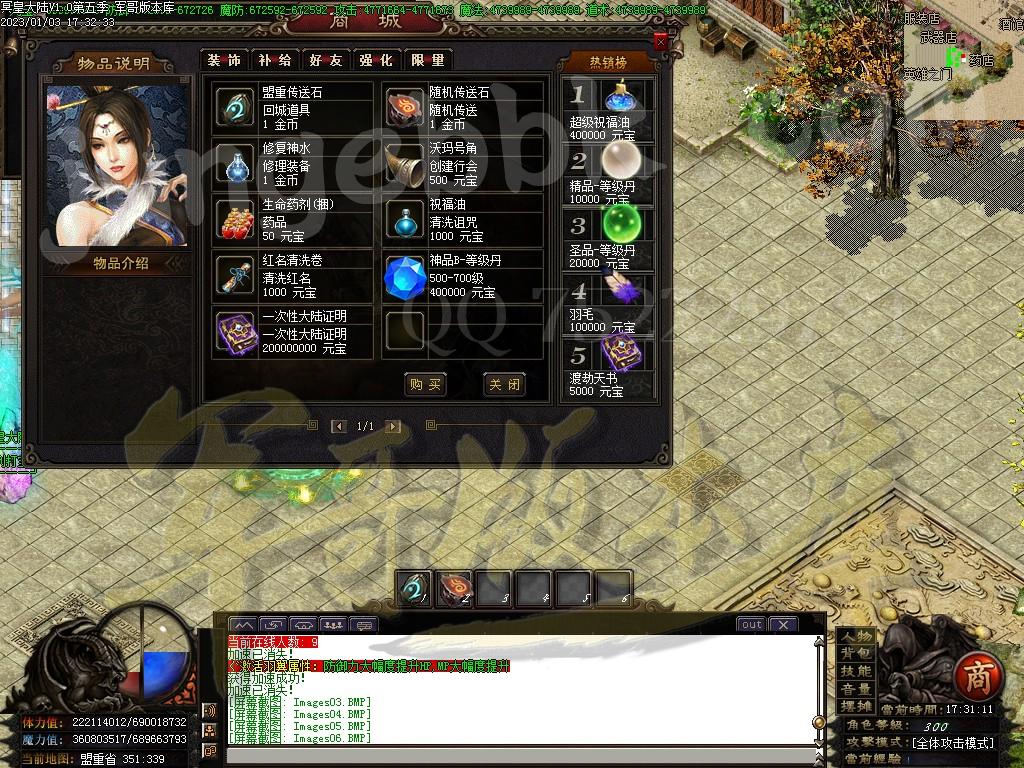This screenshot has height=768, width=1024.
Task: Open the round red 商 shop button
Action: coord(973,677)
